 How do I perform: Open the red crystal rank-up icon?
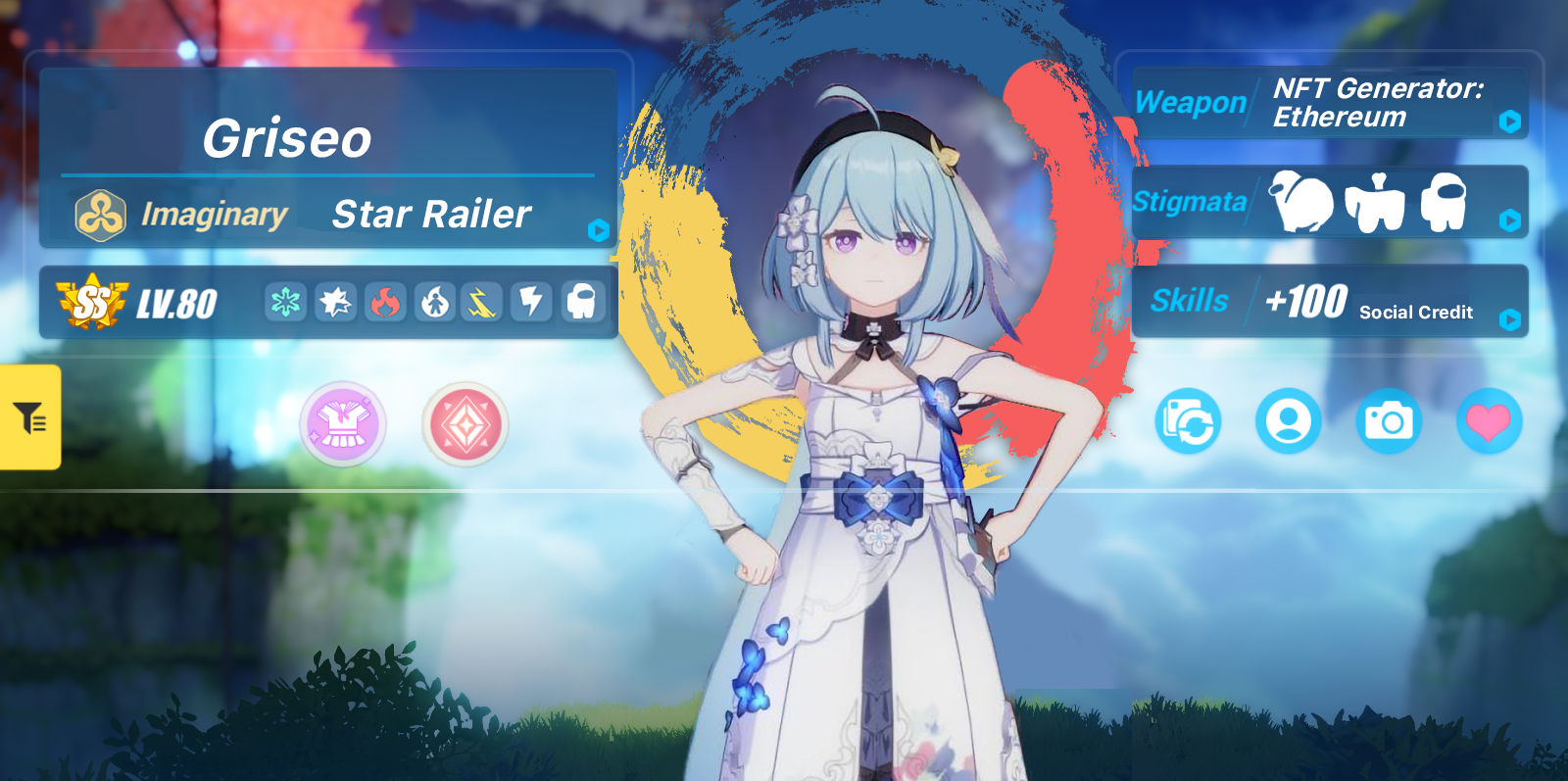[x=465, y=424]
